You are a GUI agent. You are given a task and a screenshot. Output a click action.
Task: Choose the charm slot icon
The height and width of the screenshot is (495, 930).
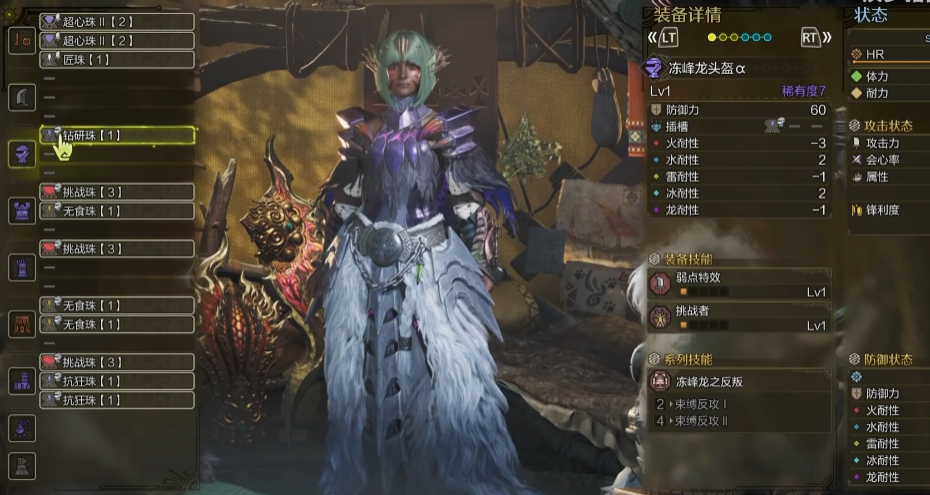(22, 428)
